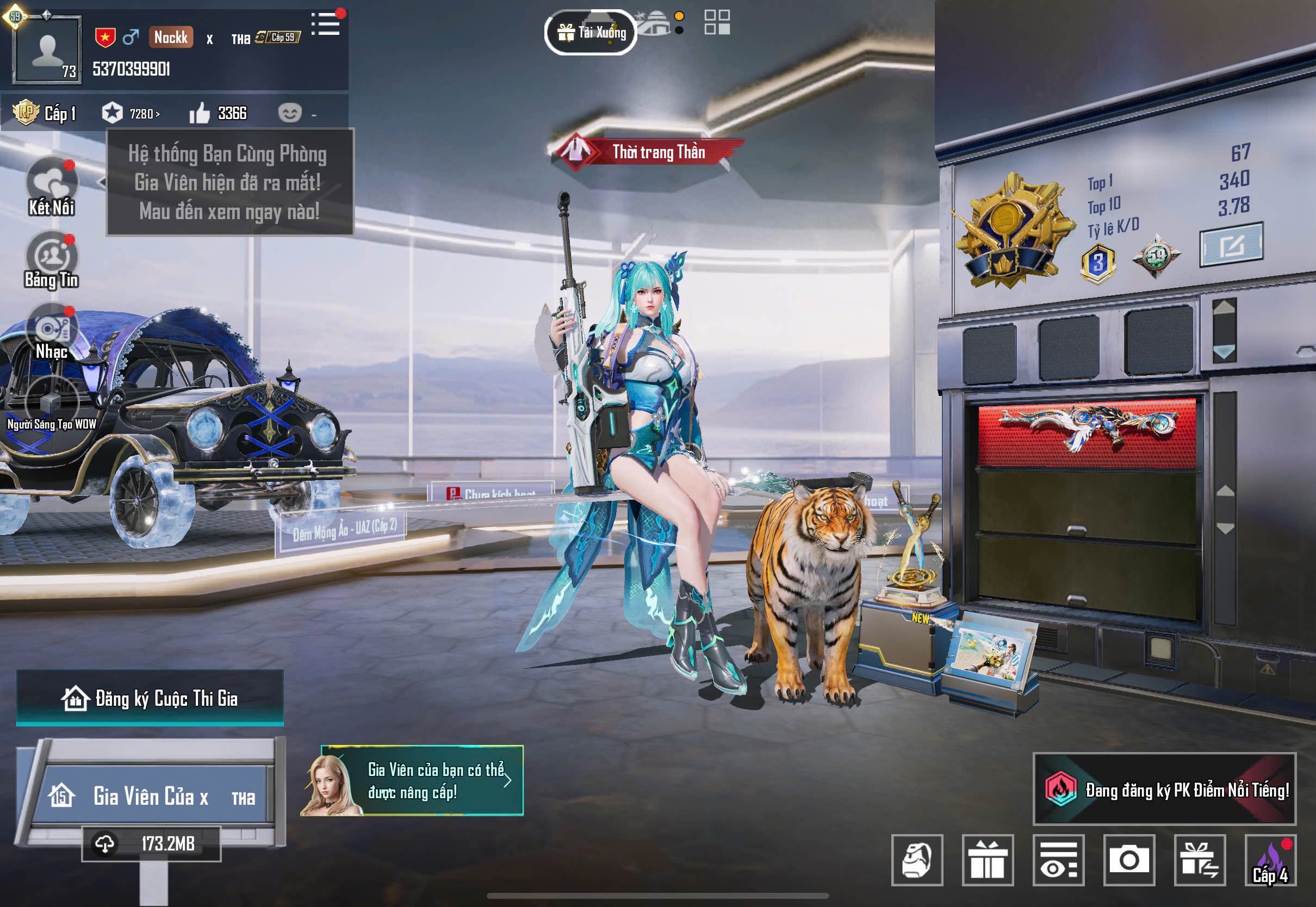The height and width of the screenshot is (907, 1316).
Task: Click the edit stats button with pencil icon
Action: coord(1231,245)
